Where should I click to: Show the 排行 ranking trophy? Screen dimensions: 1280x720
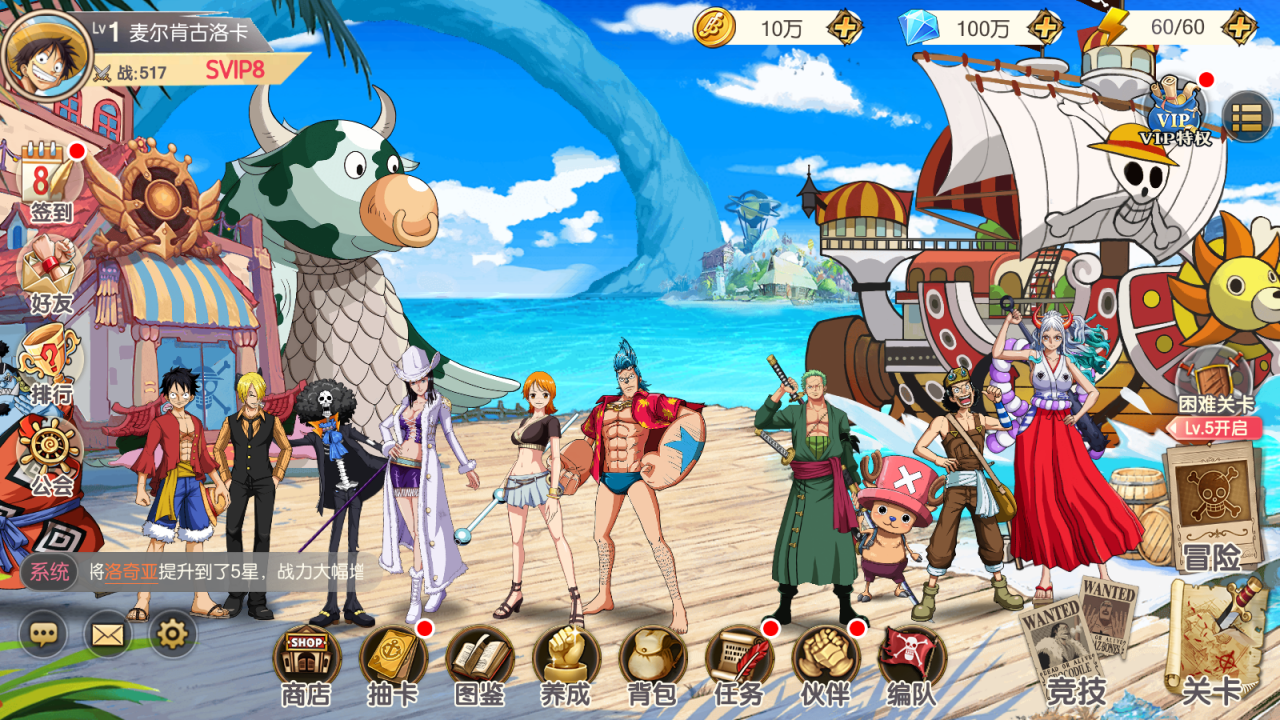click(50, 360)
